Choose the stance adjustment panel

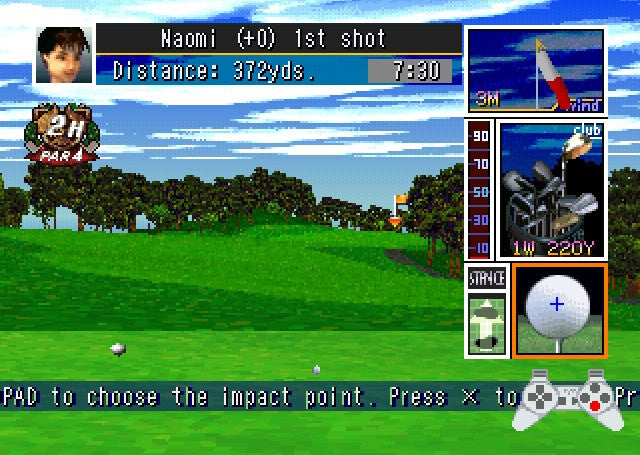pos(487,311)
